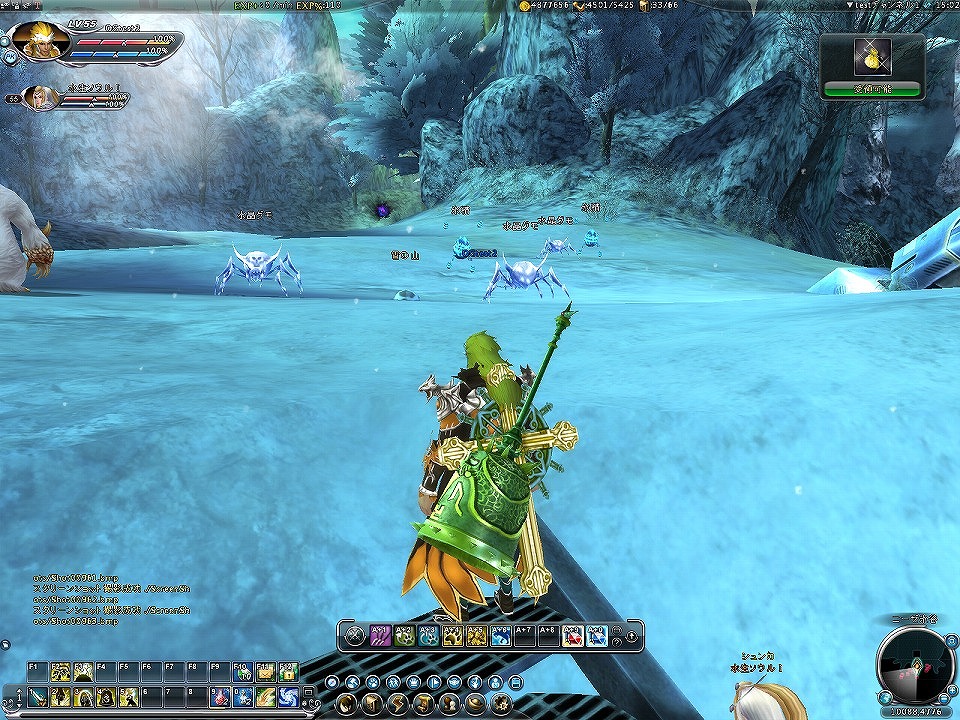Viewport: 960px width, 720px height.
Task: Use the red potion in slot A+9
Action: [573, 636]
